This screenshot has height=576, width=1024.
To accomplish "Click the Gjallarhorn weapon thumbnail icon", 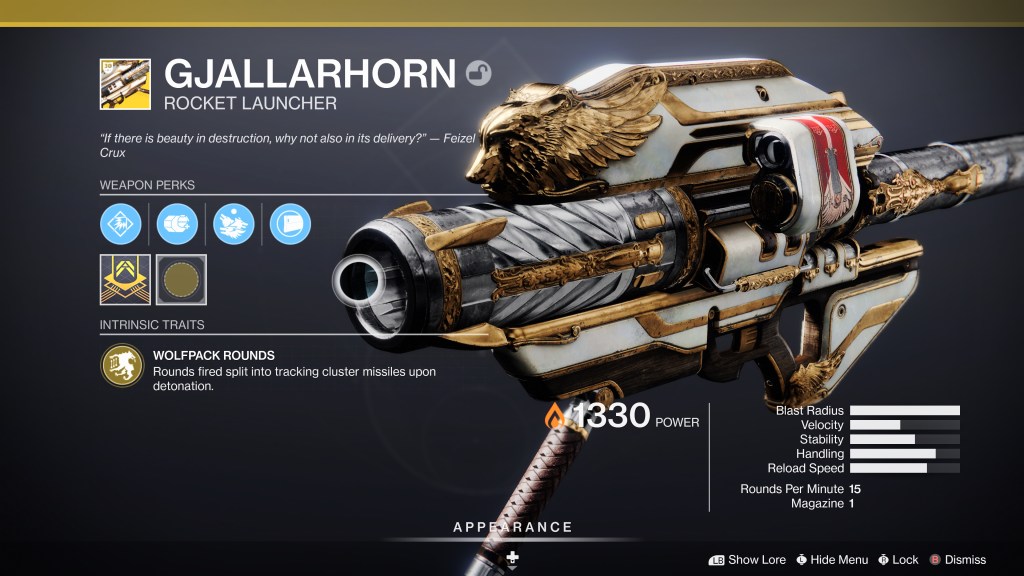I will [x=125, y=84].
